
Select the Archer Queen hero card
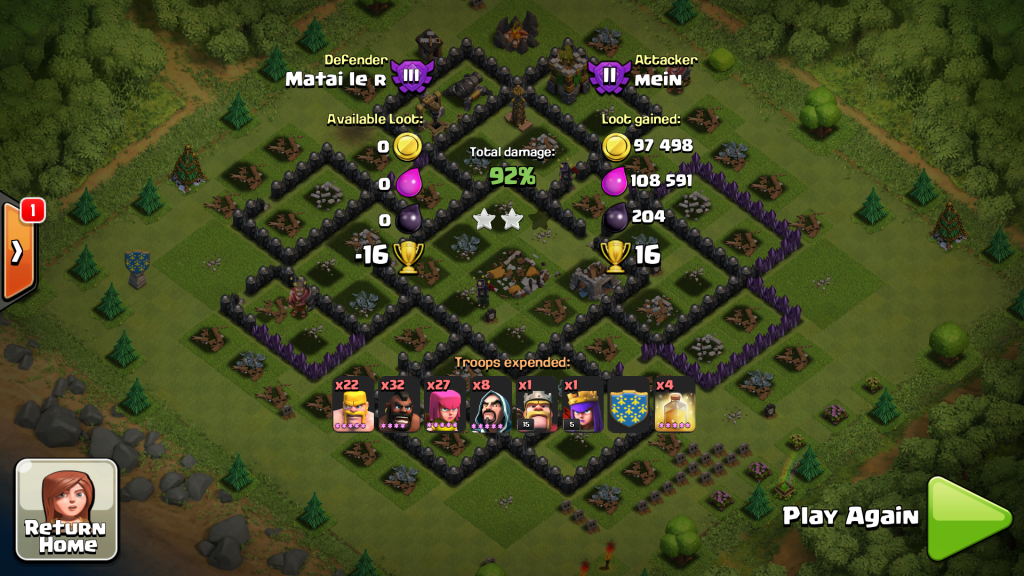coord(583,405)
